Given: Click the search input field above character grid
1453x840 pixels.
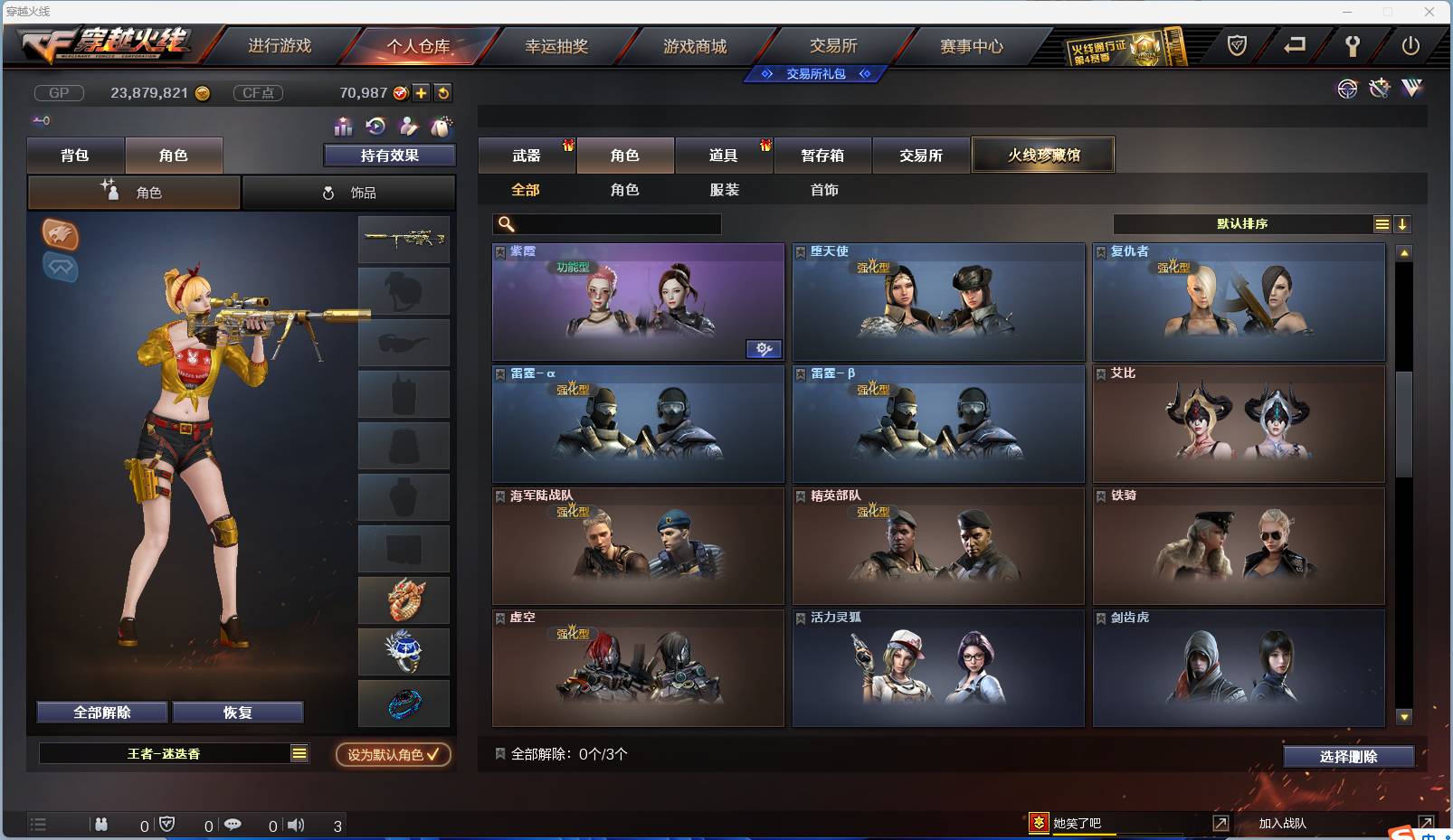Looking at the screenshot, I should coord(606,223).
